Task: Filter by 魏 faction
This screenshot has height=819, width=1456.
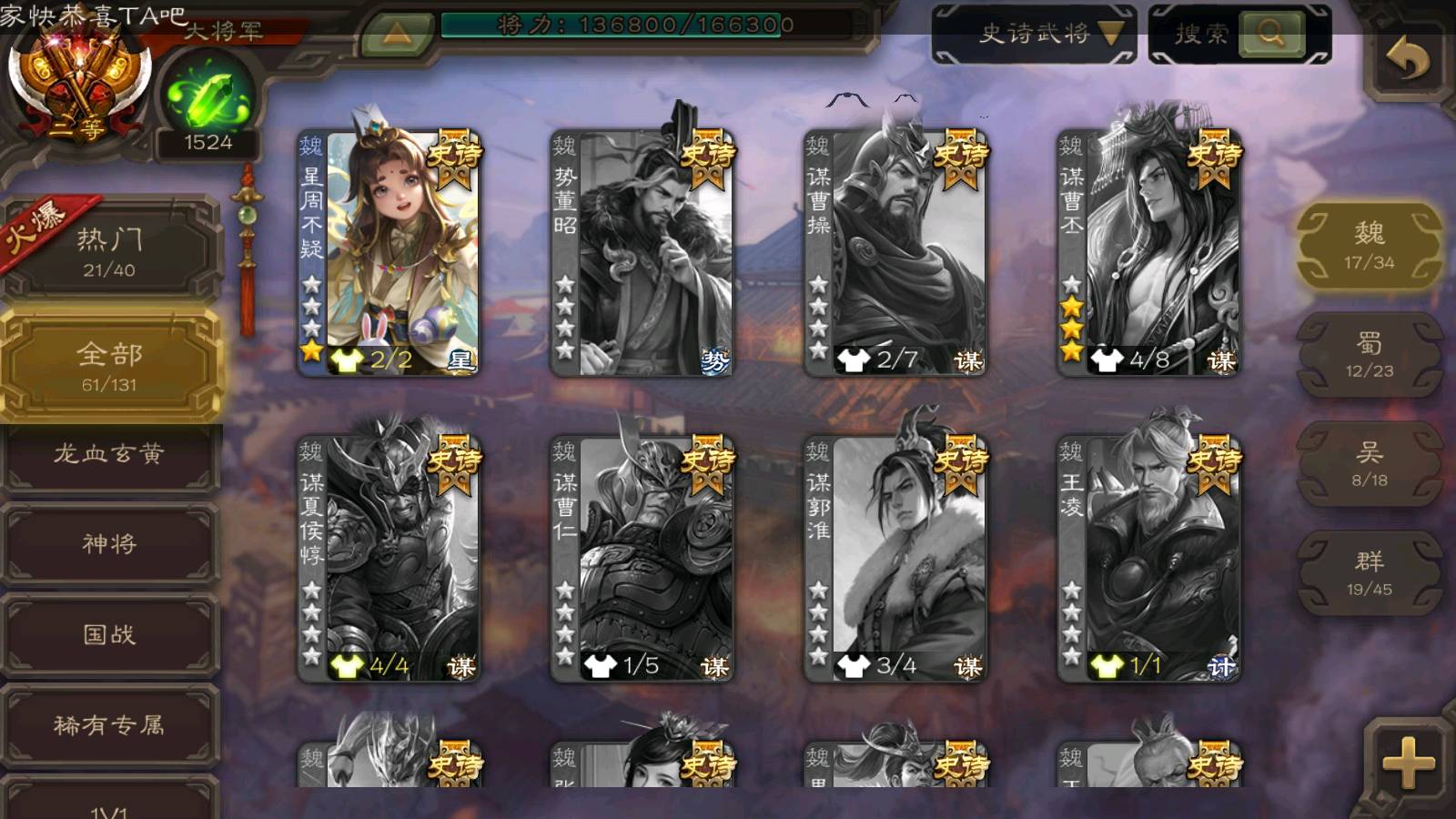Action: [x=1369, y=245]
